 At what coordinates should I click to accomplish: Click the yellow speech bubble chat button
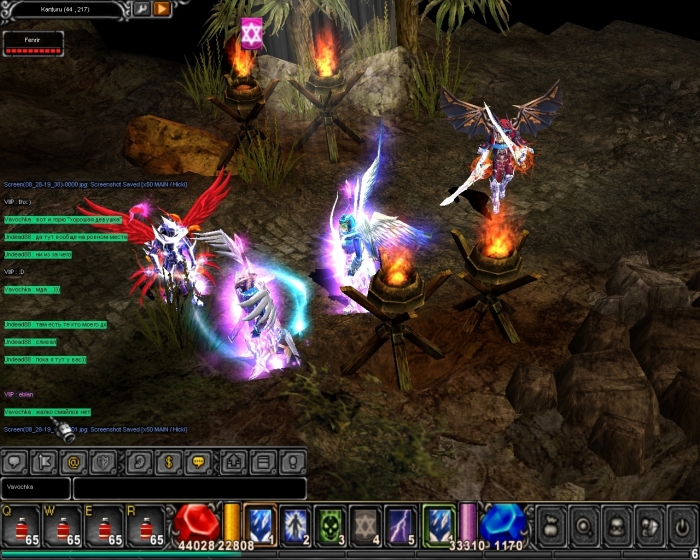[199, 462]
